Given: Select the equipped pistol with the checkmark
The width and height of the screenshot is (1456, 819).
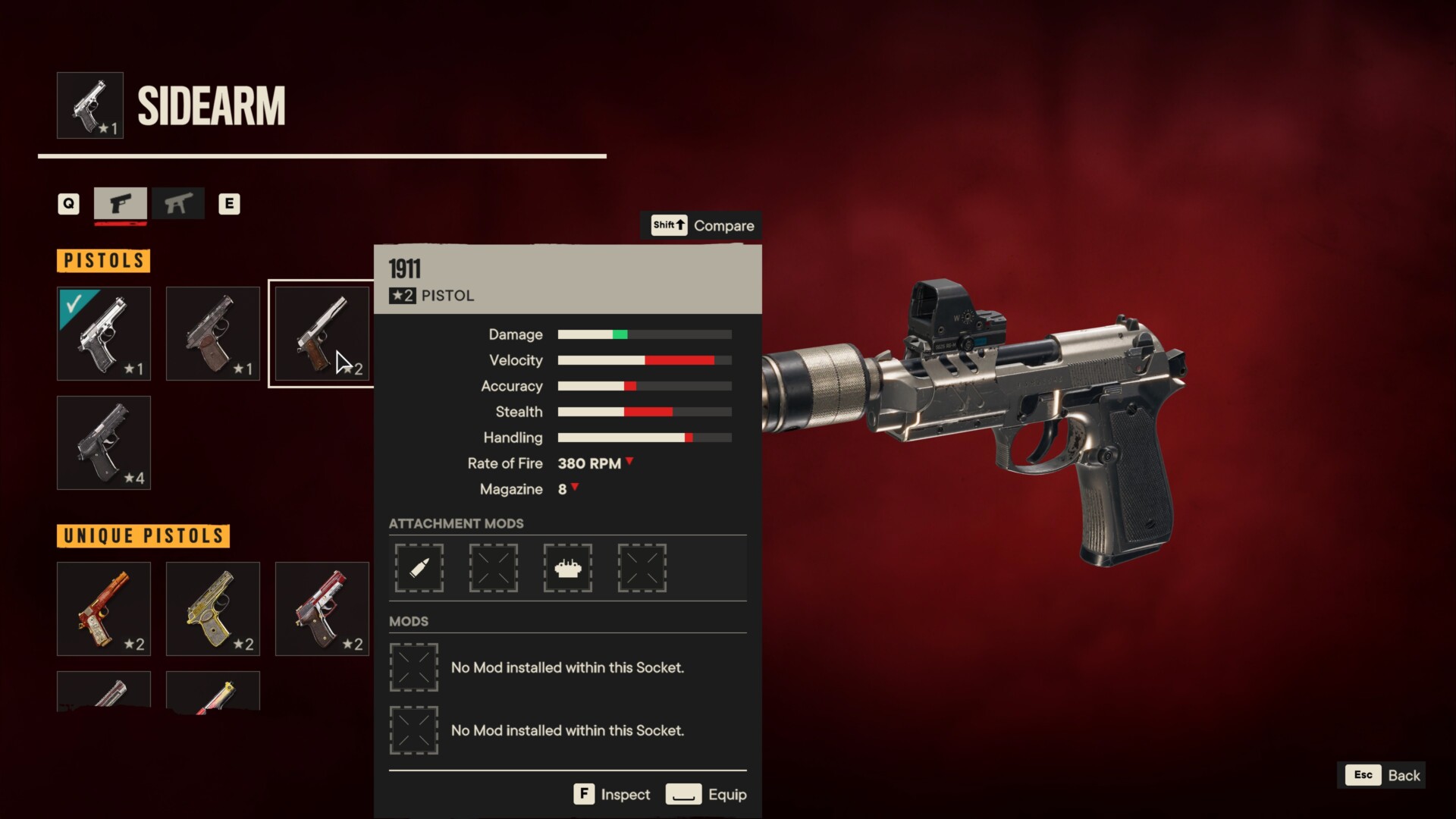Looking at the screenshot, I should (104, 334).
